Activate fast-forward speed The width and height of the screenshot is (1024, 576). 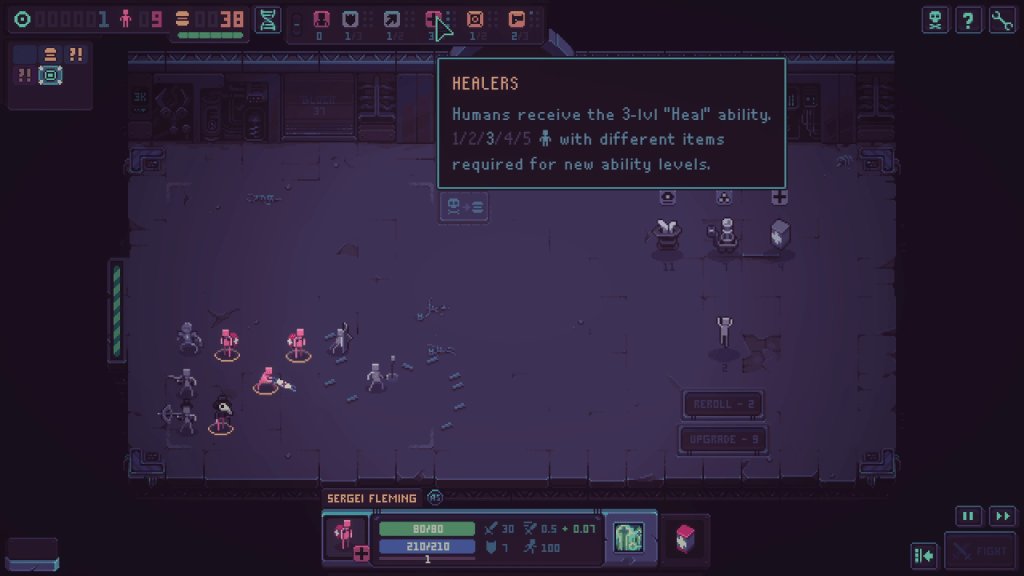(1002, 516)
